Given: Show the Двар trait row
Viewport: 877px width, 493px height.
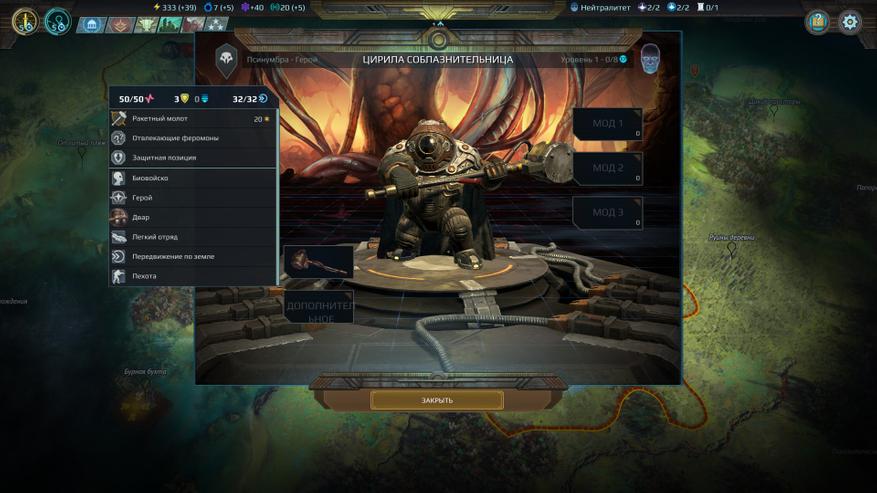Looking at the screenshot, I should [193, 217].
